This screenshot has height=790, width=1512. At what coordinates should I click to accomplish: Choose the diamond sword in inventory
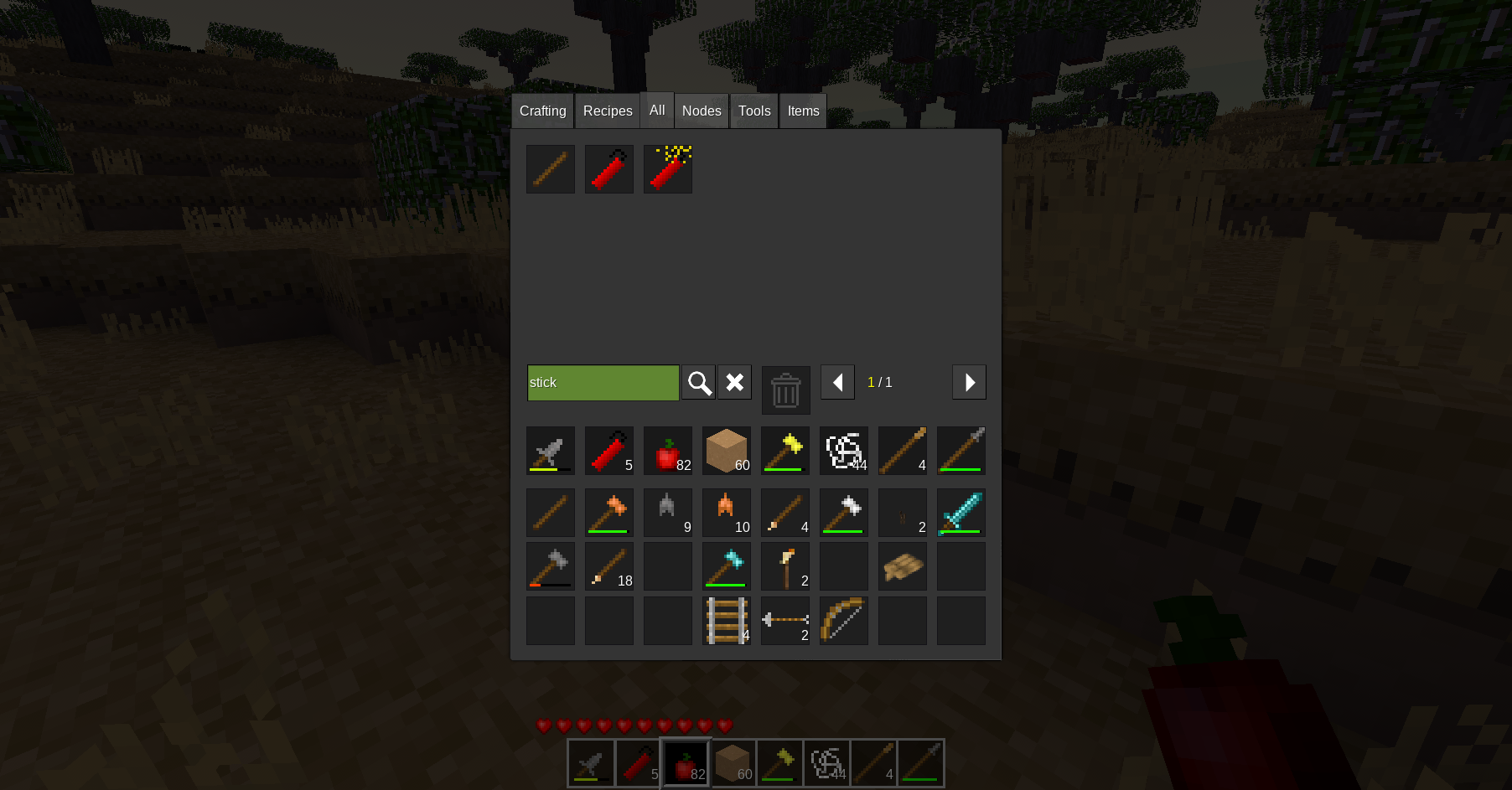point(961,513)
